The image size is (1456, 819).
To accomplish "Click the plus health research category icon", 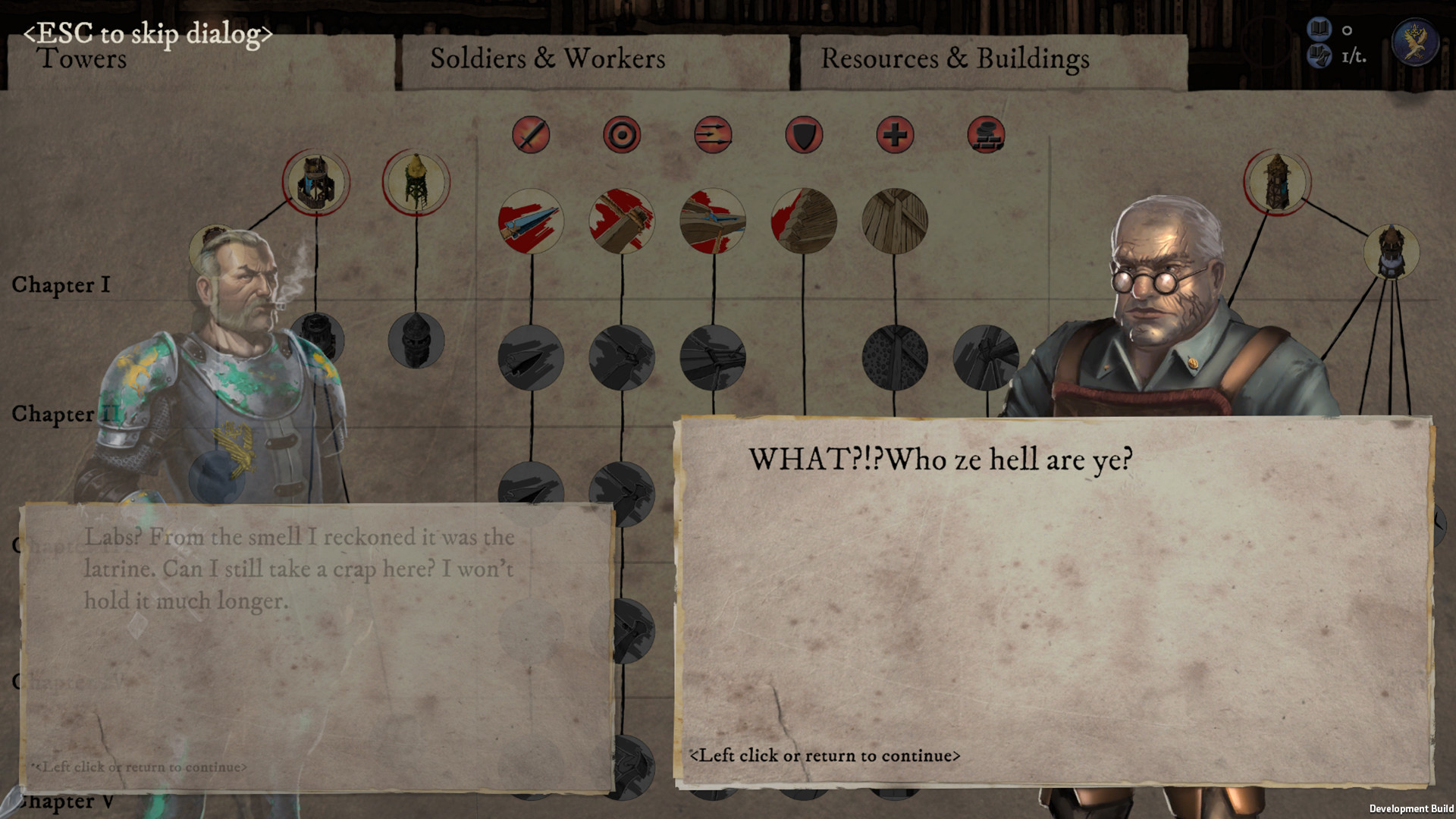I will pyautogui.click(x=896, y=136).
